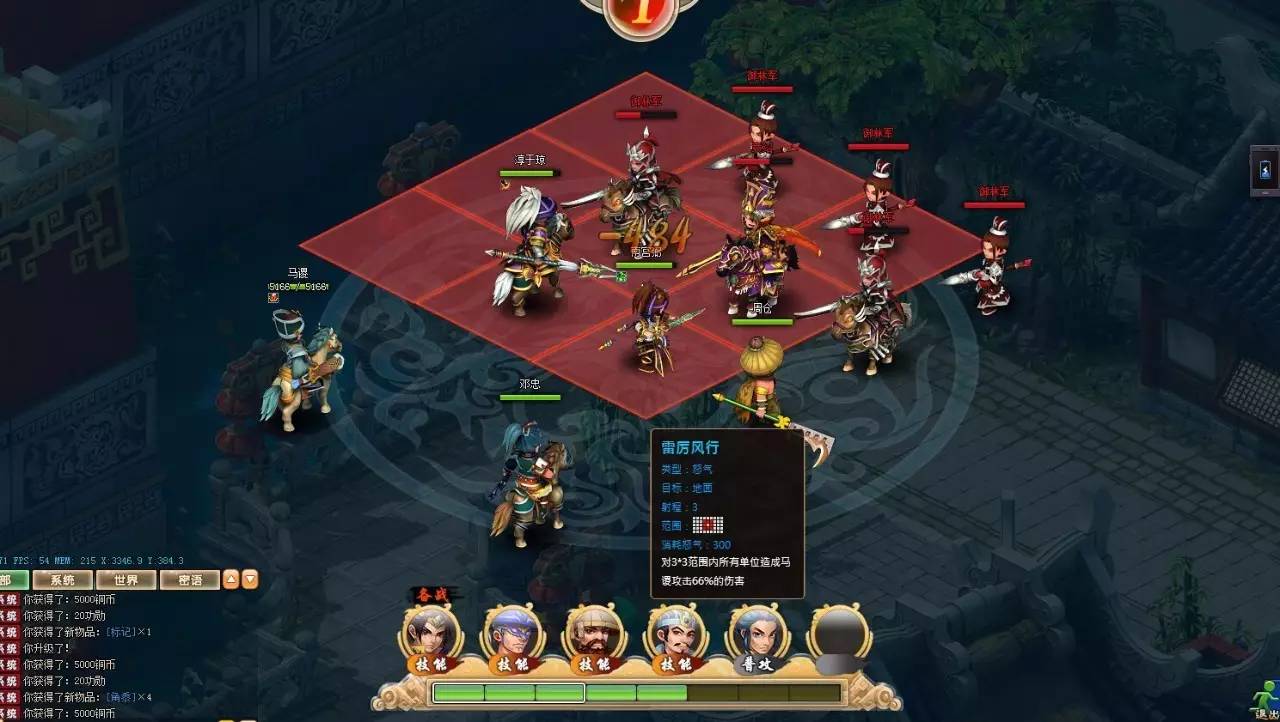Select the first hero portrait under 备战

point(433,633)
